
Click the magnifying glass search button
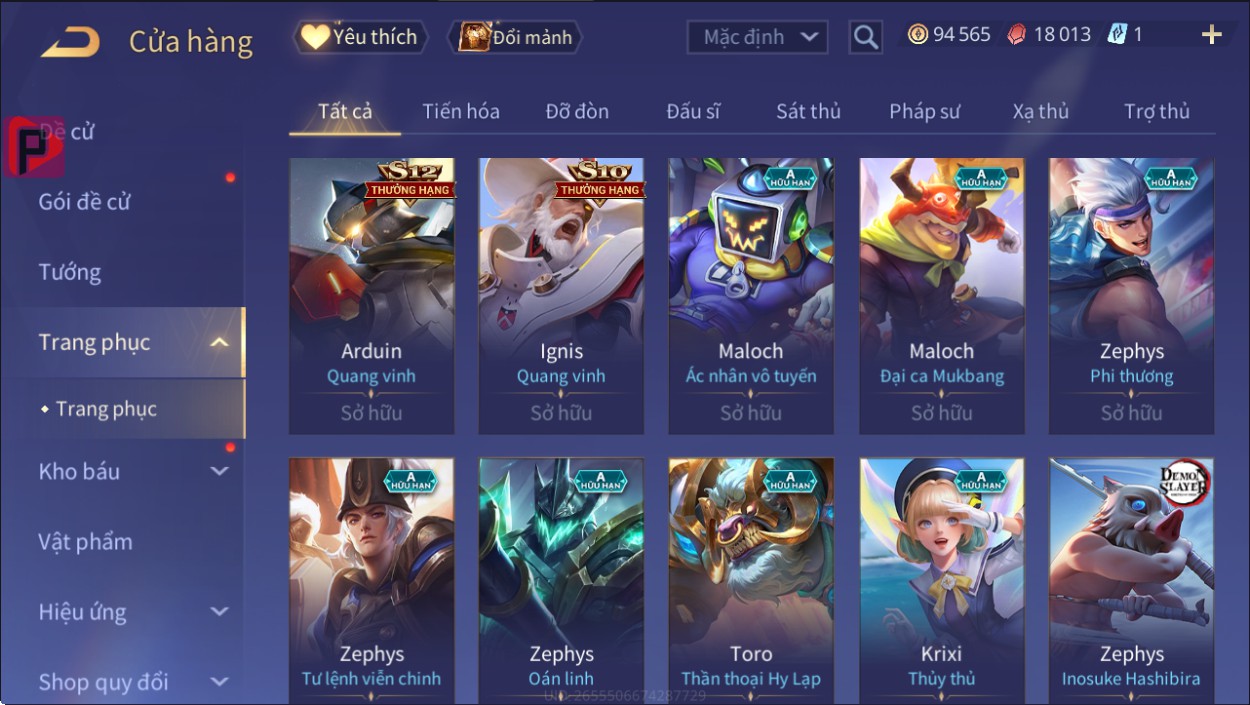coord(865,38)
